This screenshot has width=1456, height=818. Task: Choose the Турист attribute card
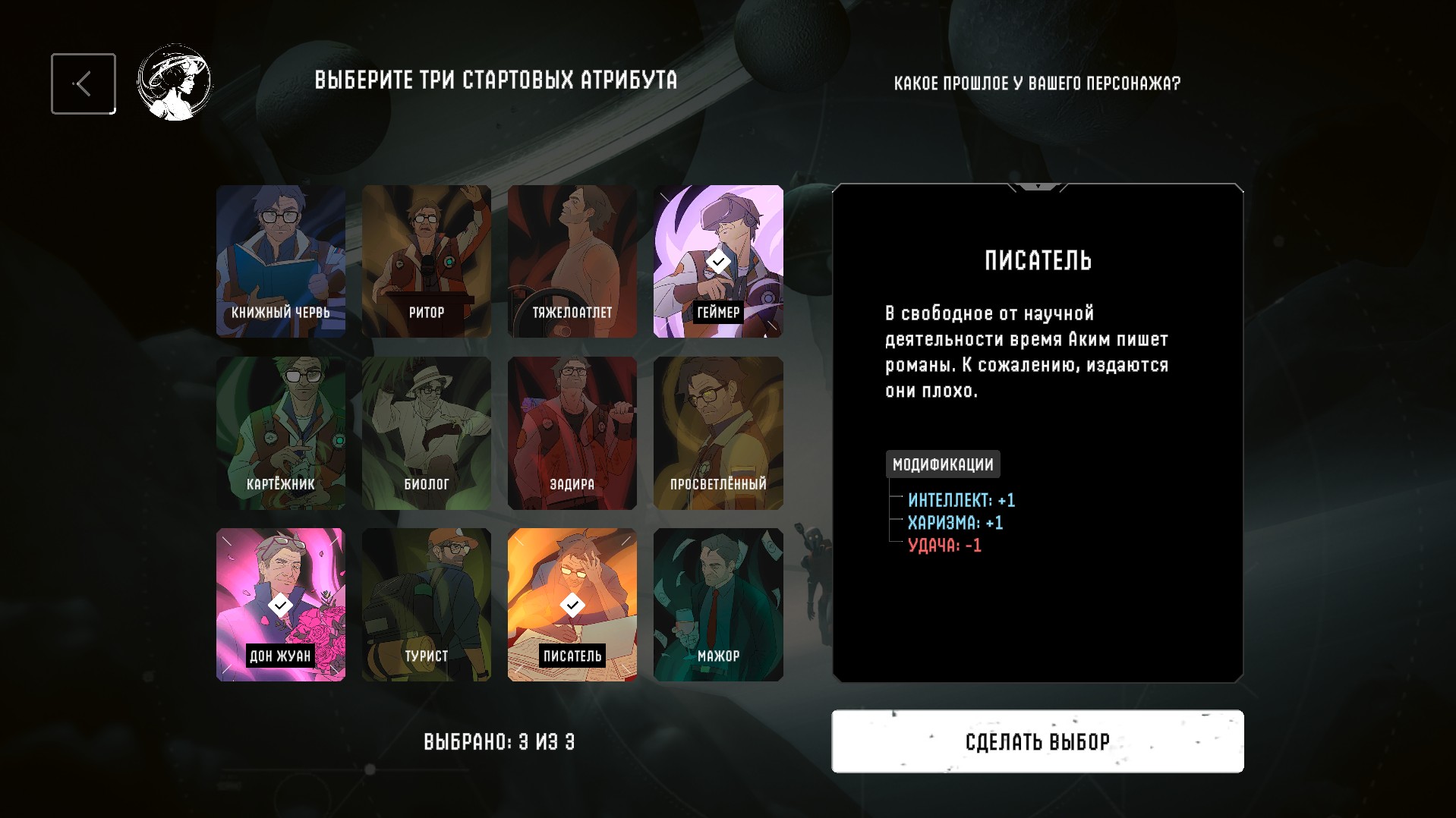coord(427,604)
